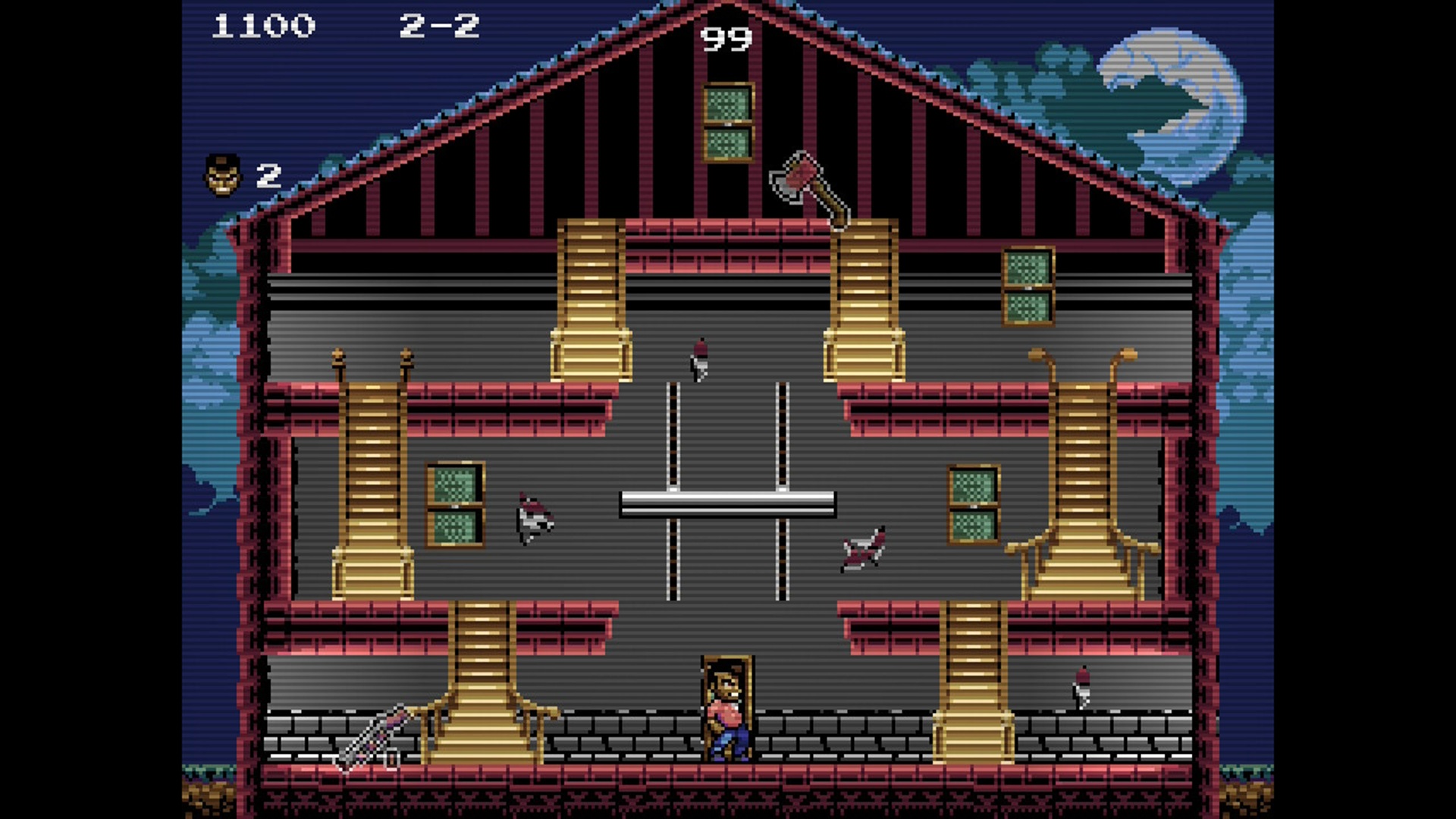1456x819 pixels.
Task: Click the timer showing 99
Action: click(x=726, y=38)
